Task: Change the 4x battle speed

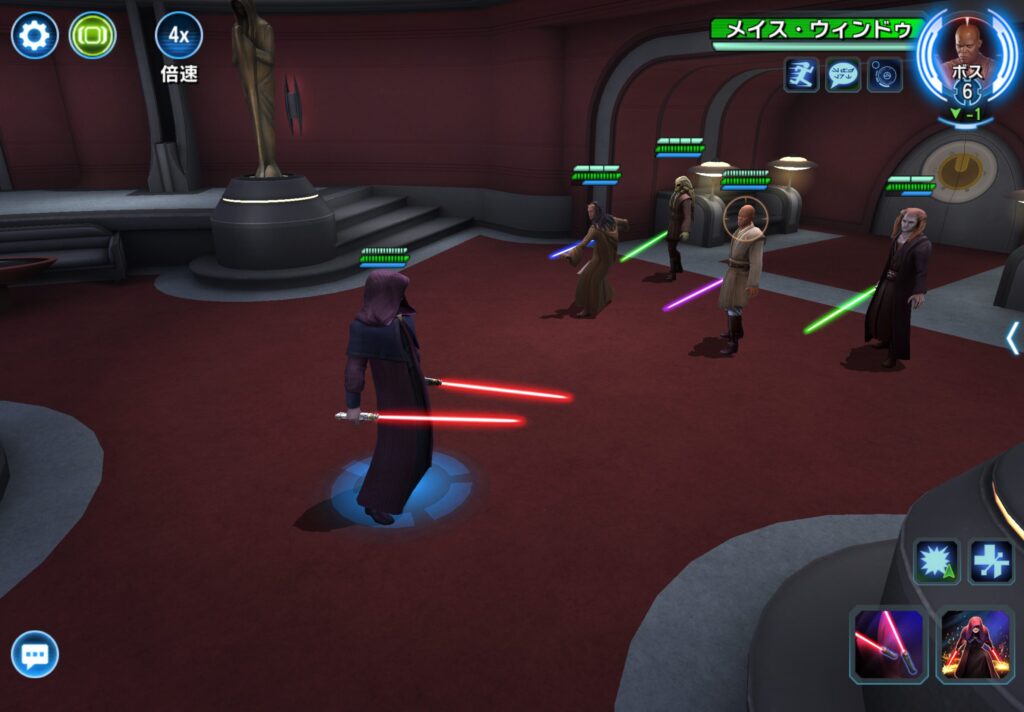Action: coord(178,36)
